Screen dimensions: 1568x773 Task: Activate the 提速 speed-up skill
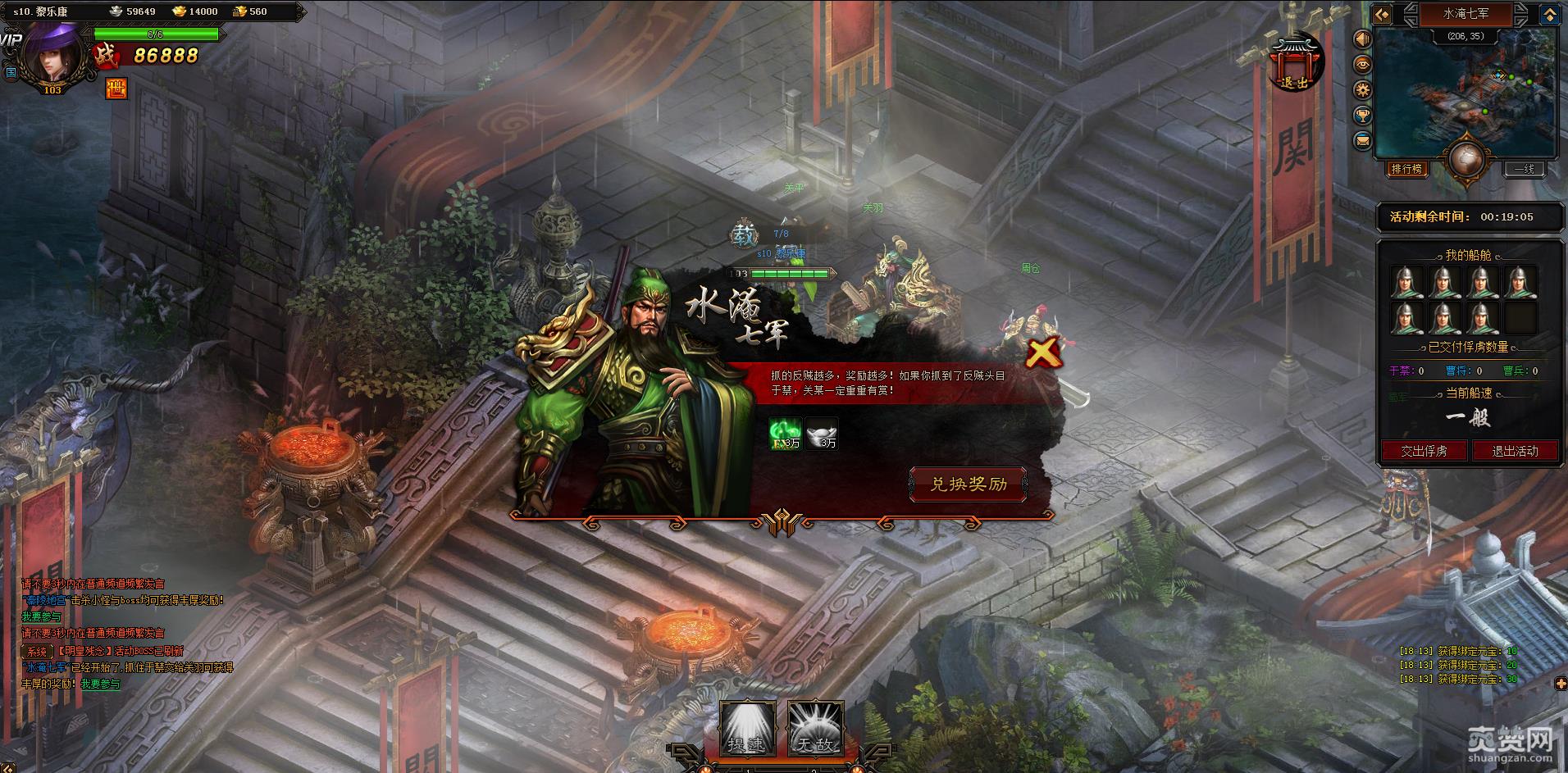pyautogui.click(x=746, y=728)
